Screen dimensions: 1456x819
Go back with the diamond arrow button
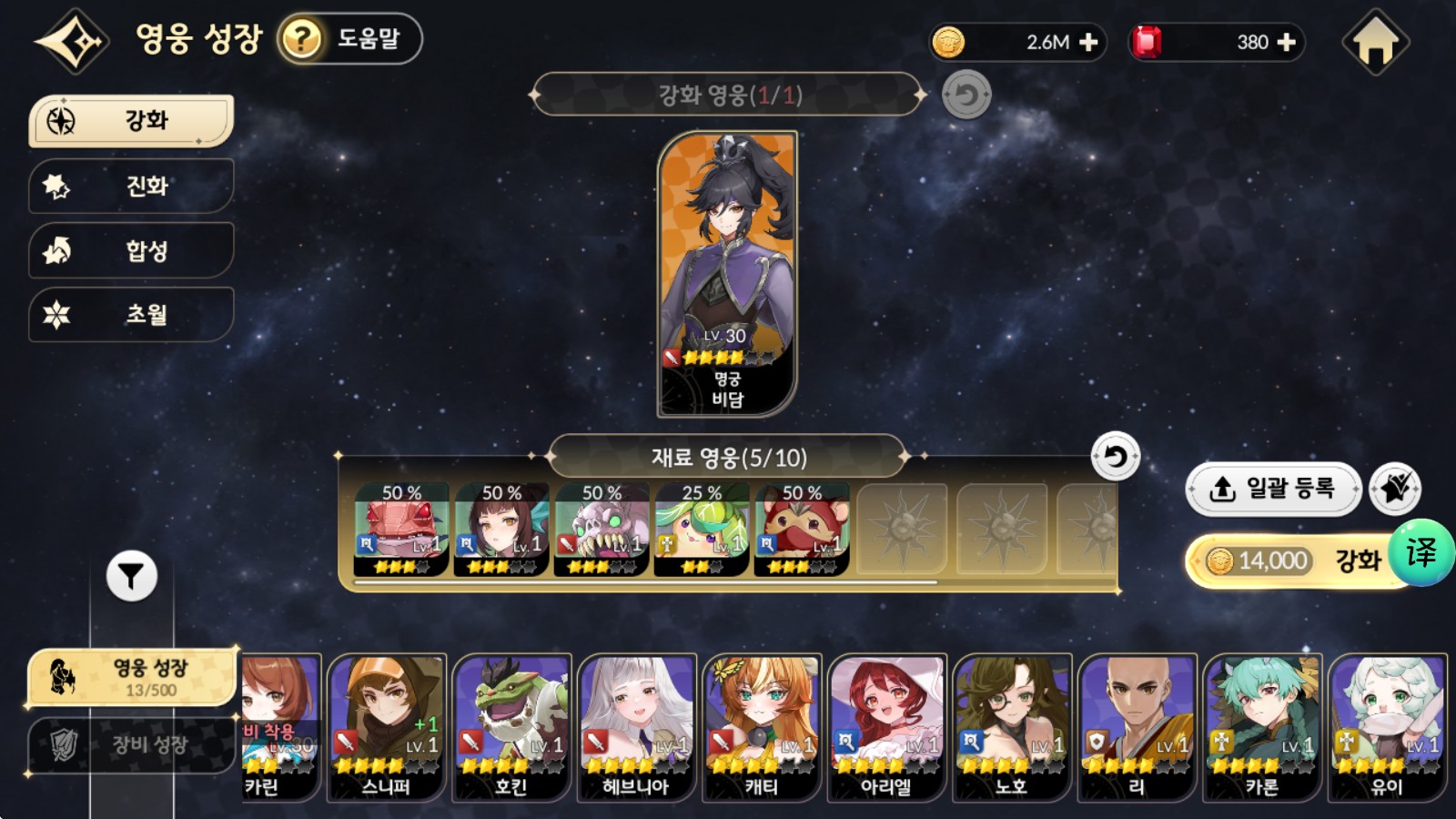72,41
